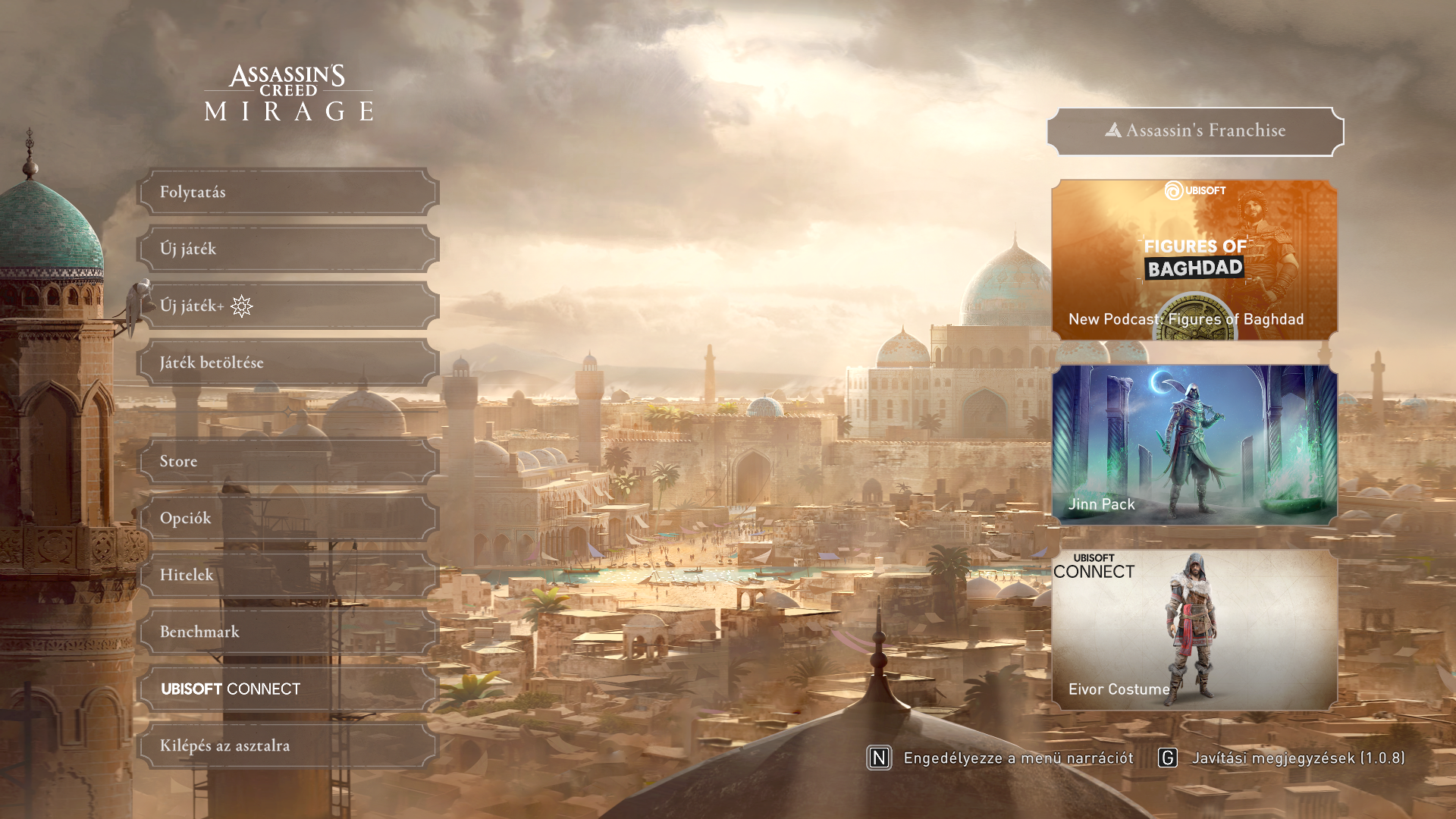Enable menu narration via Engedélyezze a menü narrációt
This screenshot has height=819, width=1456.
tap(1001, 758)
